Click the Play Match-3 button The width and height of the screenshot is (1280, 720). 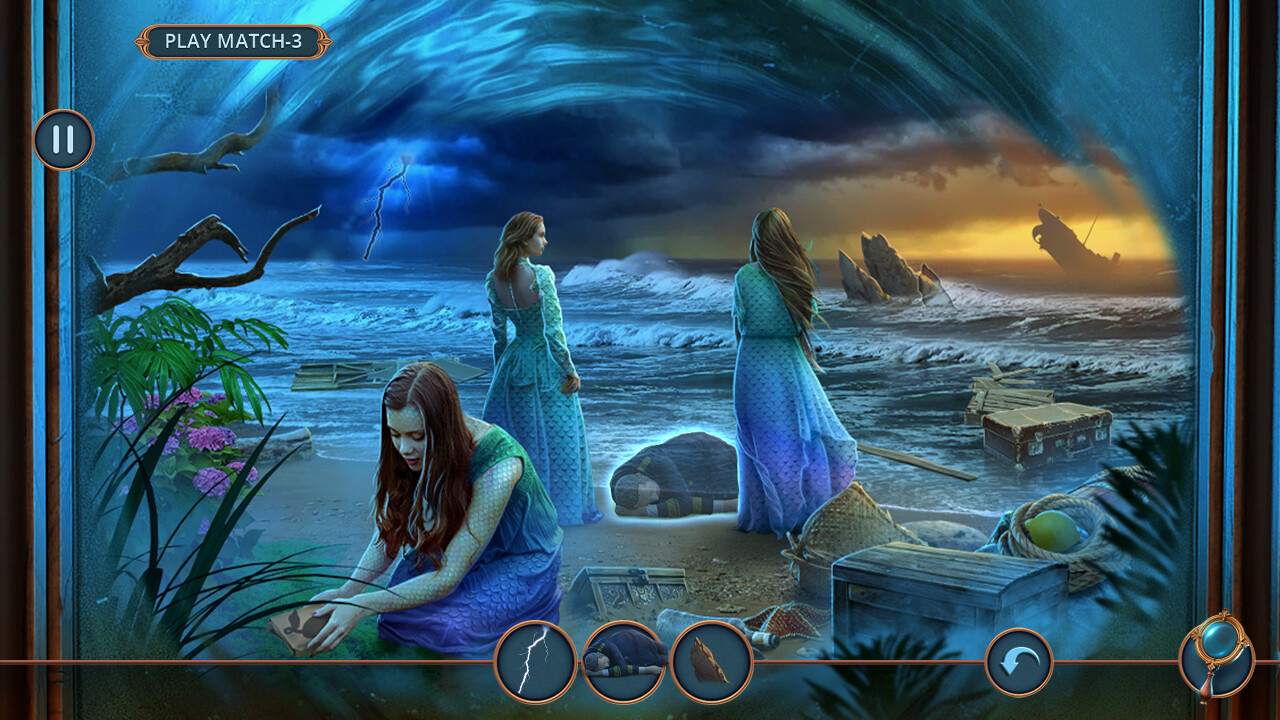tap(233, 41)
